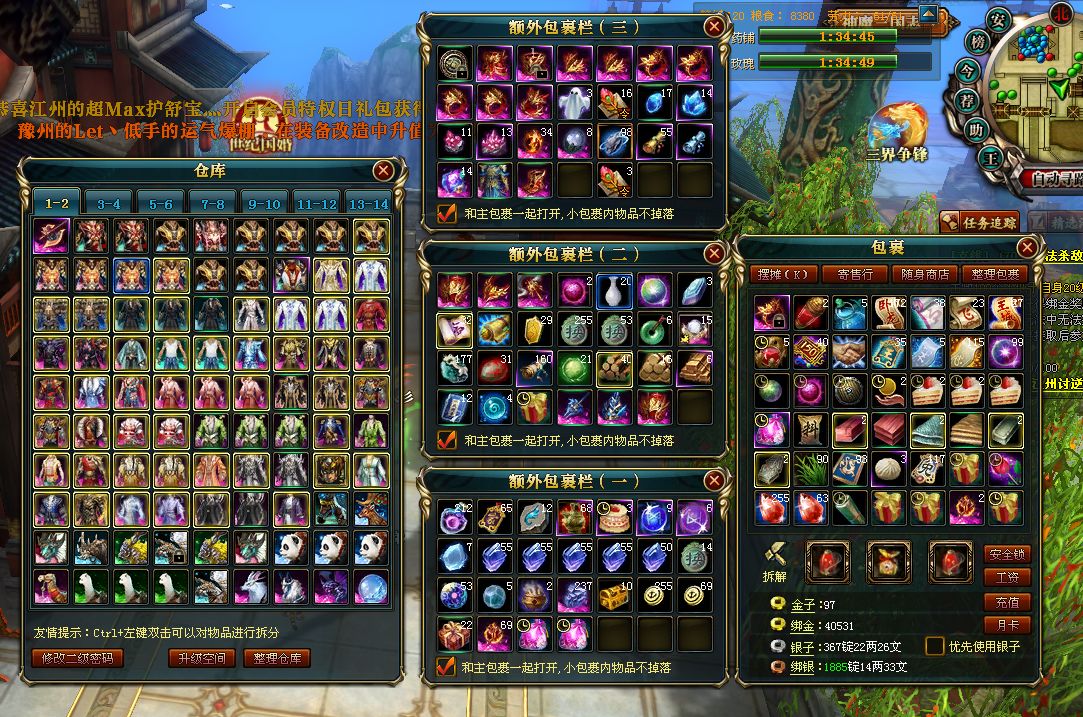Toggle the 优先使用银子 checkbox
Image resolution: width=1083 pixels, height=717 pixels.
tap(935, 646)
